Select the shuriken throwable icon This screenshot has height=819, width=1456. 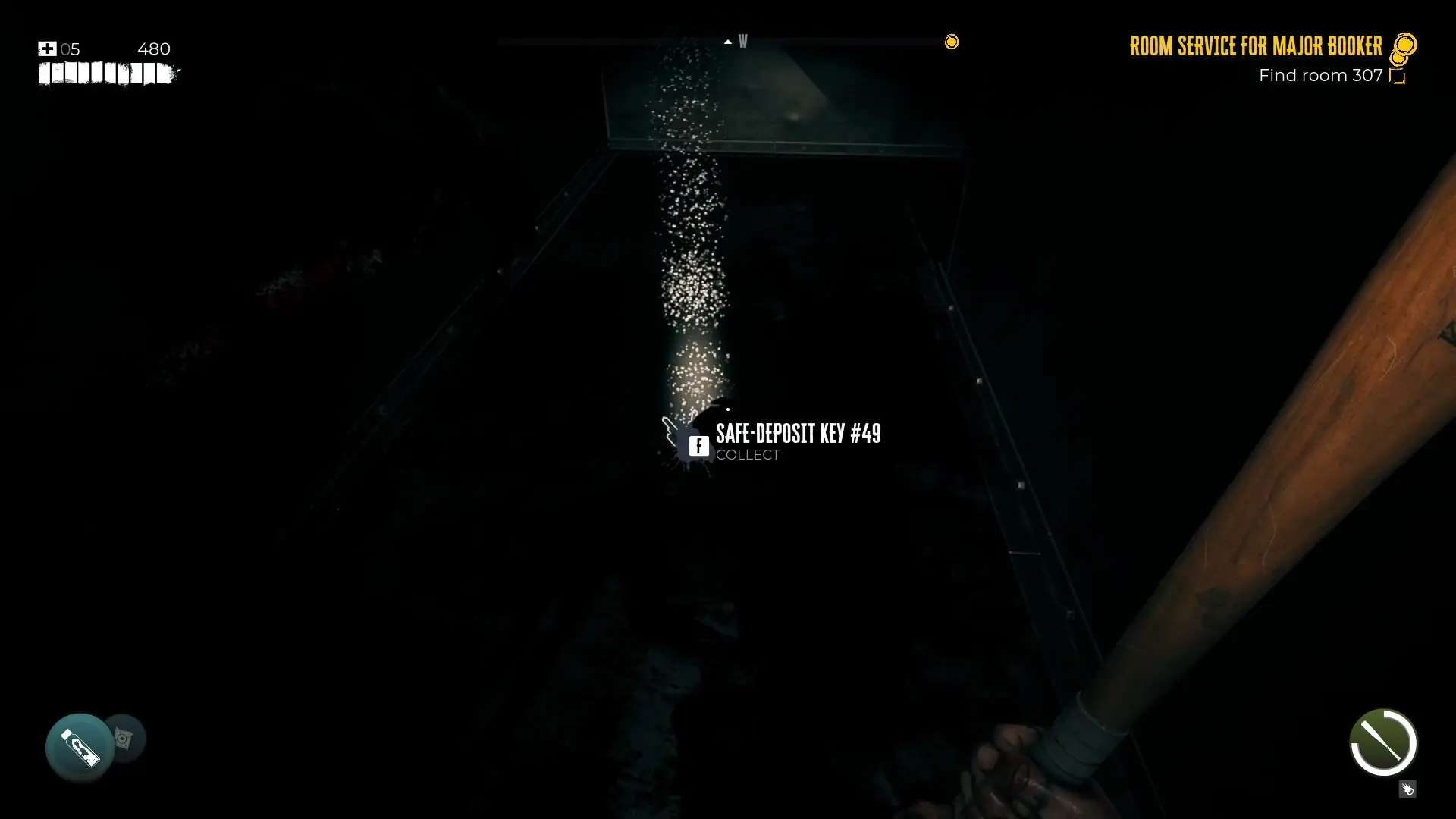pos(125,737)
